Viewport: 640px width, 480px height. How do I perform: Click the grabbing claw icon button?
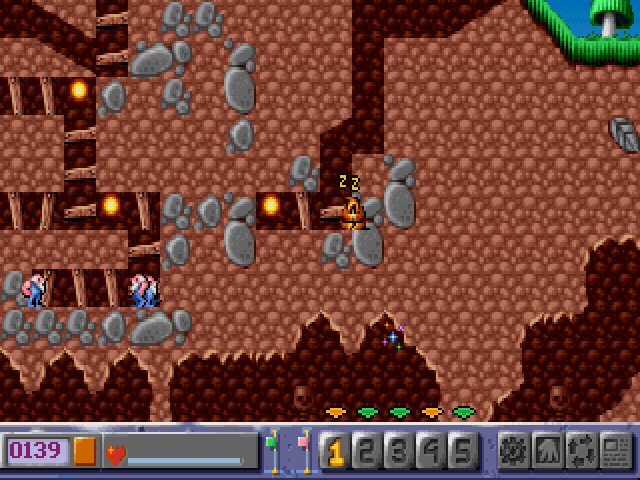click(x=549, y=452)
